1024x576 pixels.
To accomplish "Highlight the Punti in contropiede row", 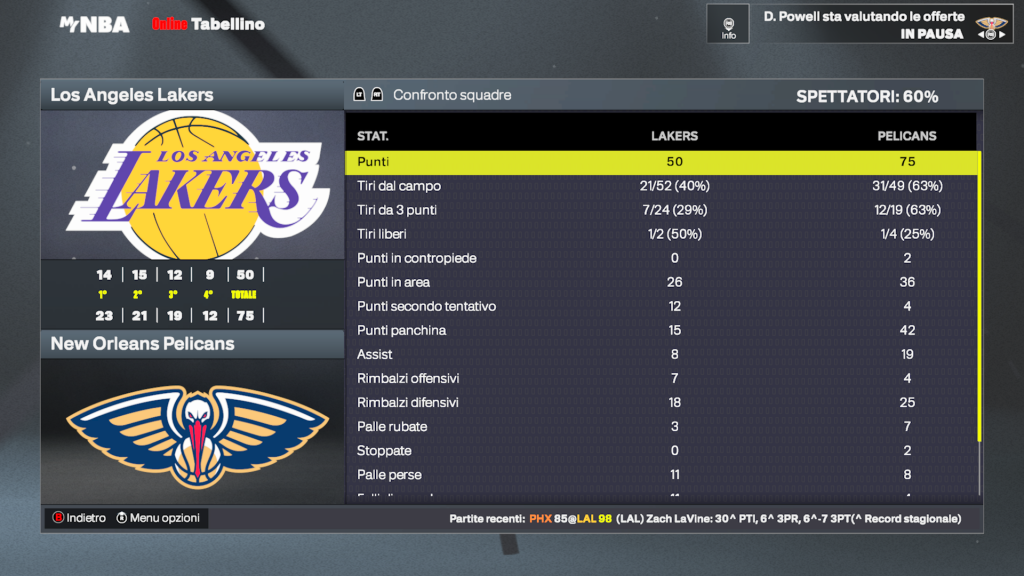I will coord(661,258).
